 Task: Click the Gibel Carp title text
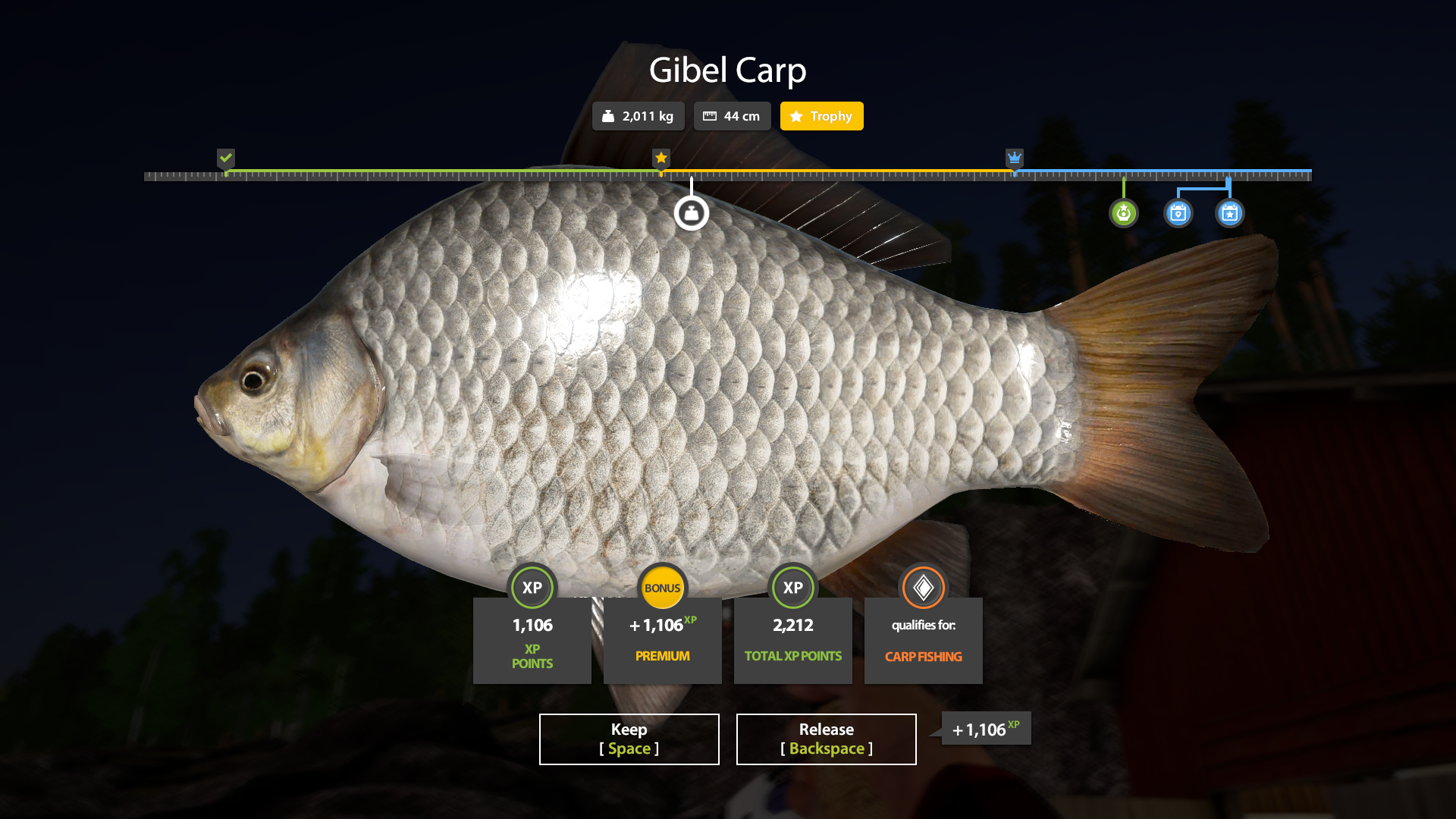pyautogui.click(x=728, y=70)
